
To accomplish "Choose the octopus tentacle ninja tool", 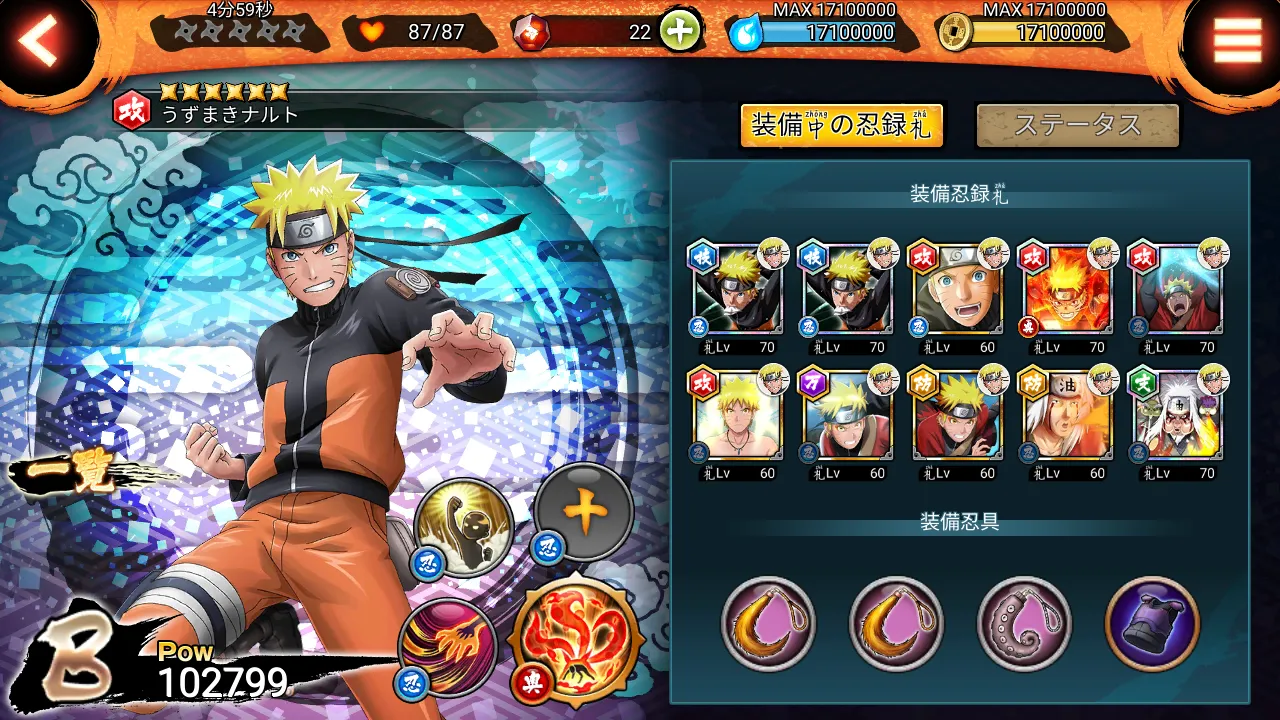I will point(1024,624).
